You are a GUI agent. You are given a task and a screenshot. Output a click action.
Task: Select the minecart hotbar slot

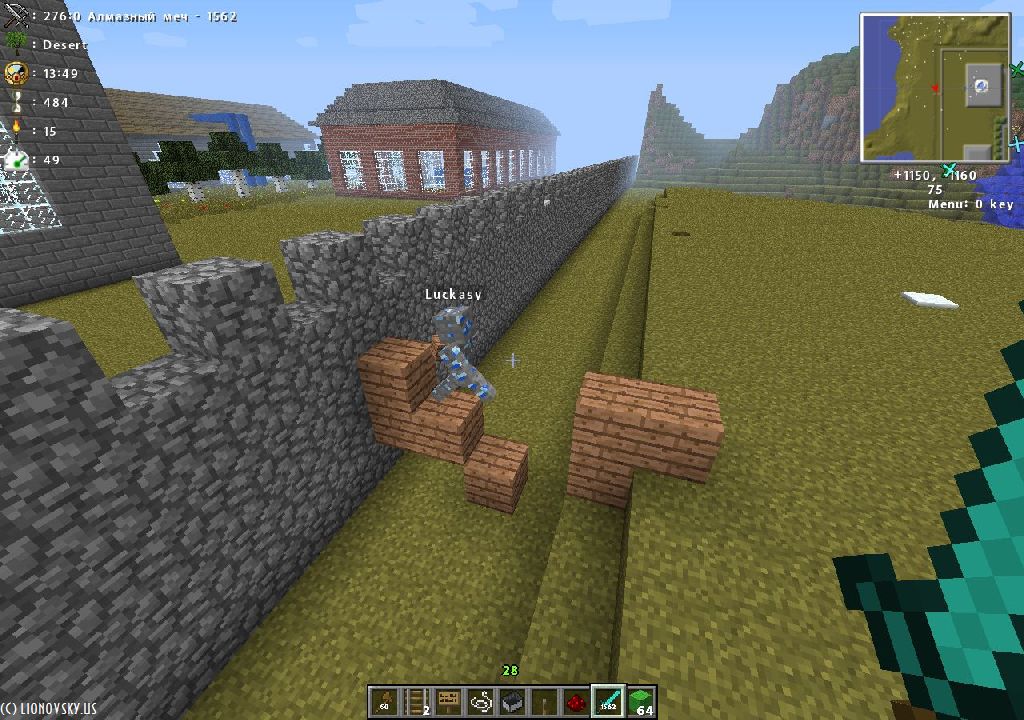(512, 702)
